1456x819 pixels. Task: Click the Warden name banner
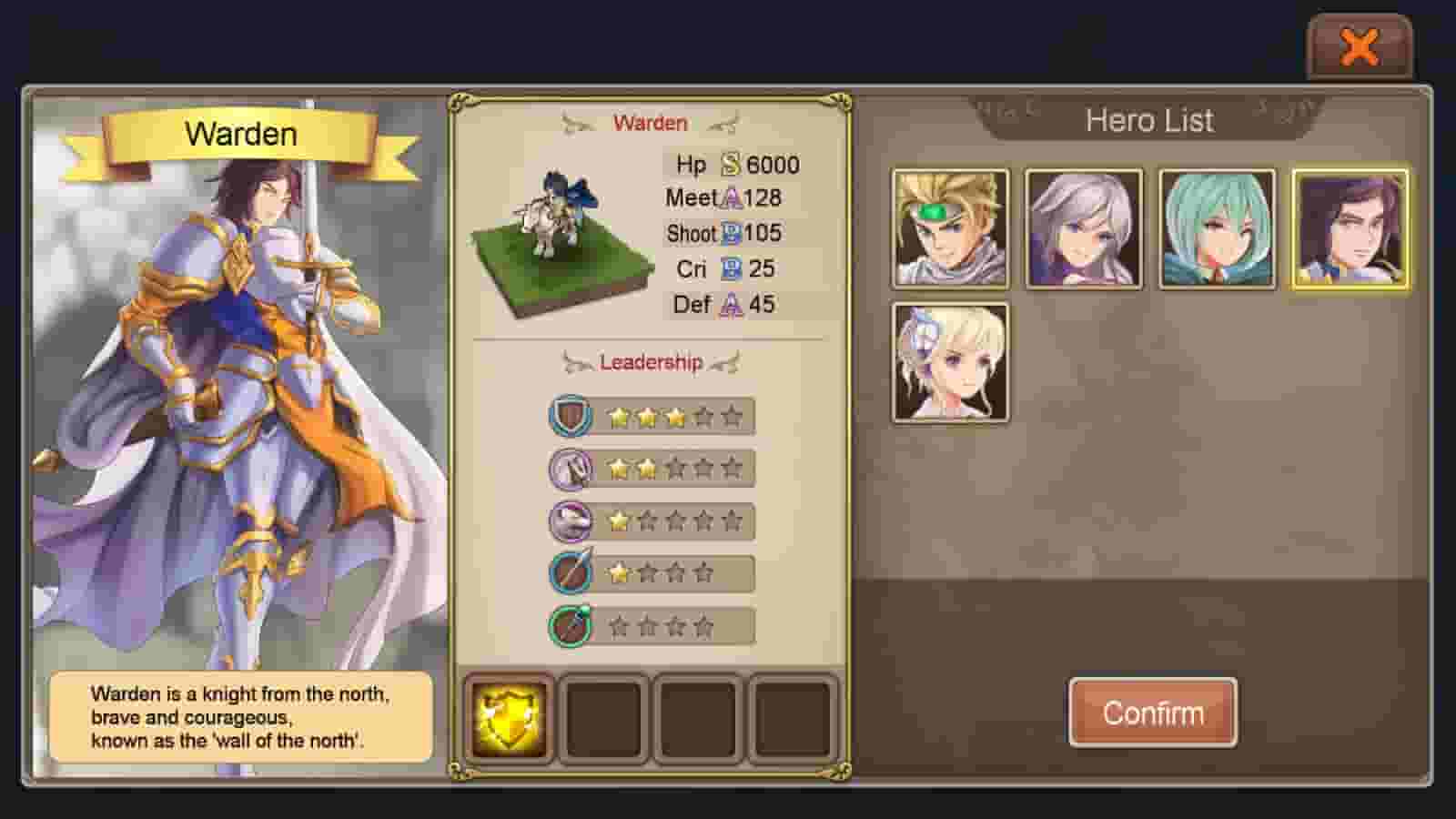pos(241,135)
